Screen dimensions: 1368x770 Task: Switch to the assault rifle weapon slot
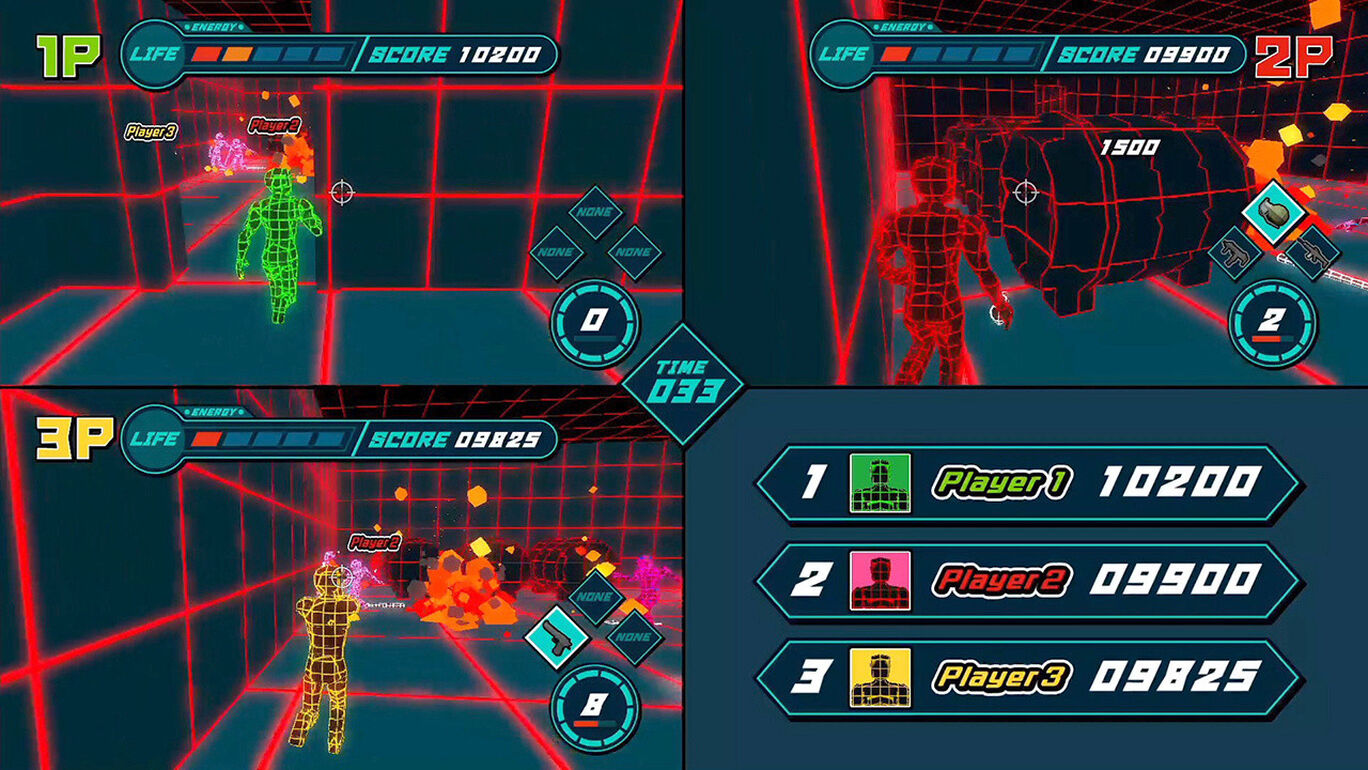tap(1311, 254)
